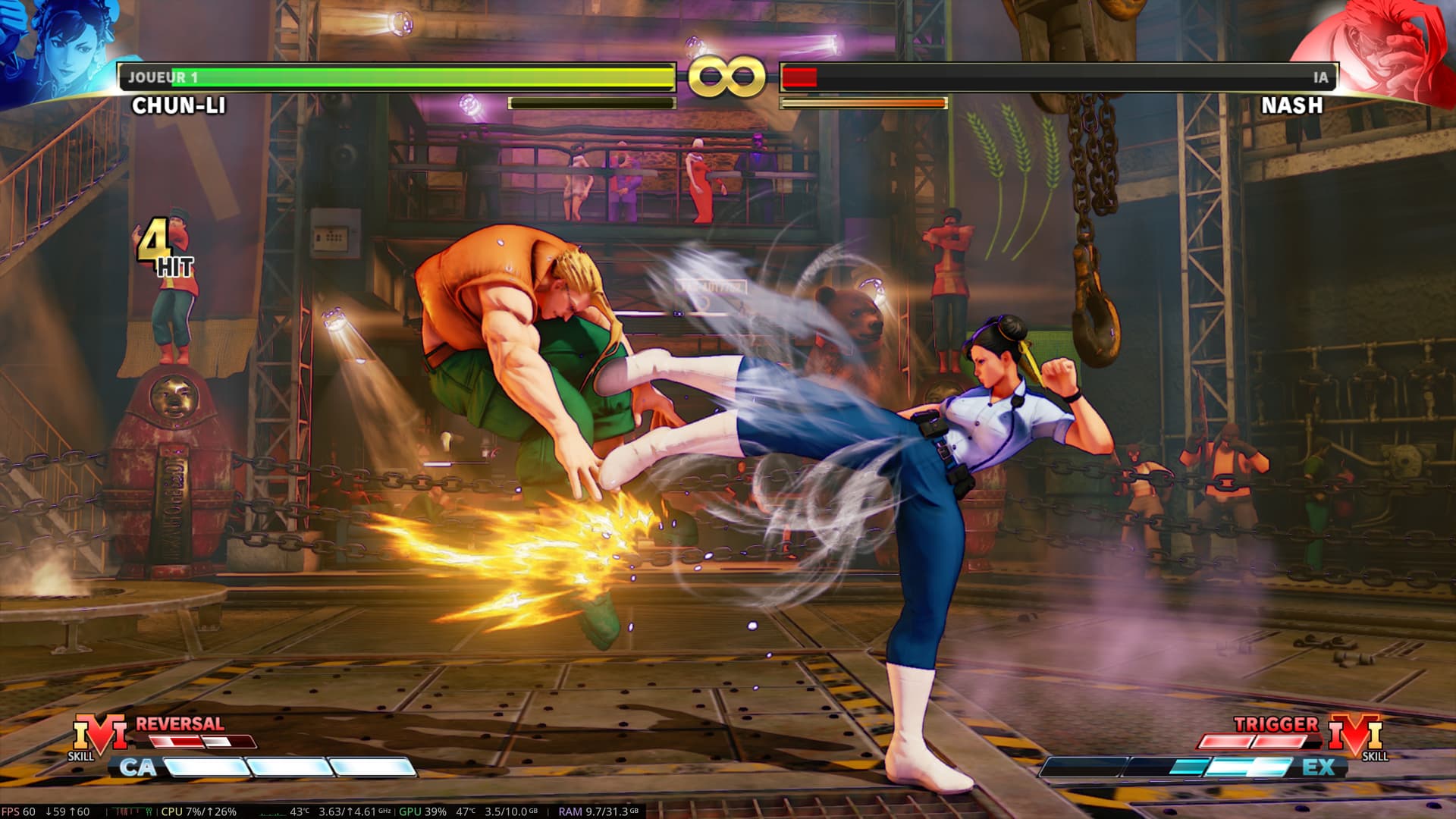Select player one's V-Skill emblem beside Reversal

(99, 734)
